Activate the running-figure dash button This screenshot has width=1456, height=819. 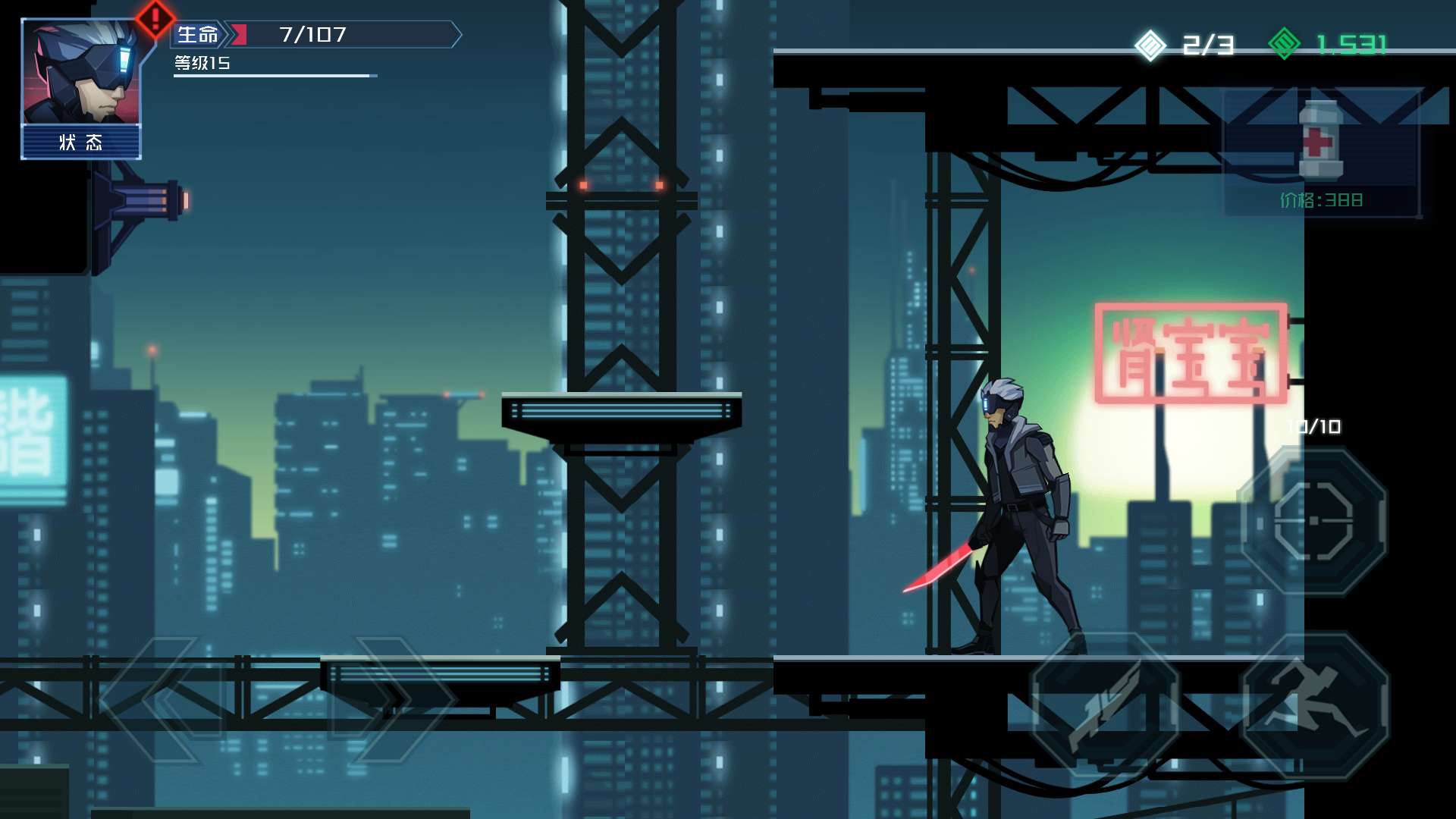point(1315,707)
